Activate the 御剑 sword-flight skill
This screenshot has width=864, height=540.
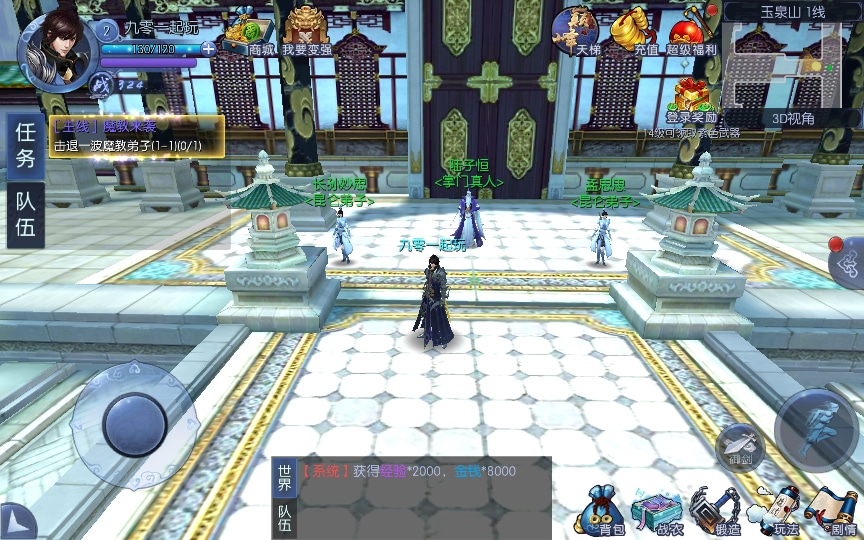[740, 445]
